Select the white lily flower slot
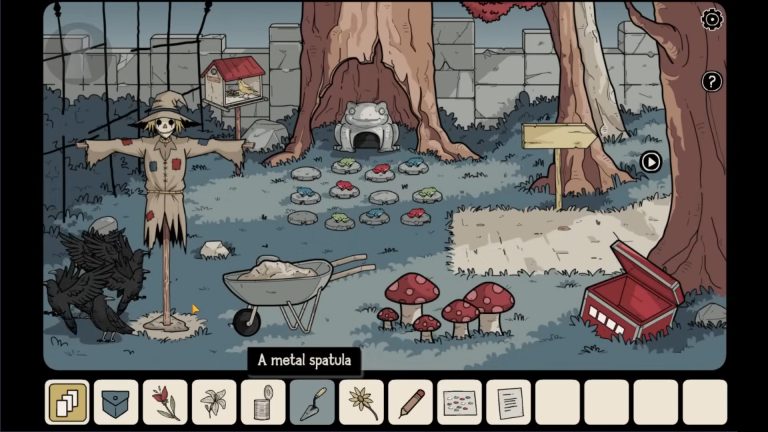Viewport: 768px width, 432px height. pyautogui.click(x=214, y=402)
